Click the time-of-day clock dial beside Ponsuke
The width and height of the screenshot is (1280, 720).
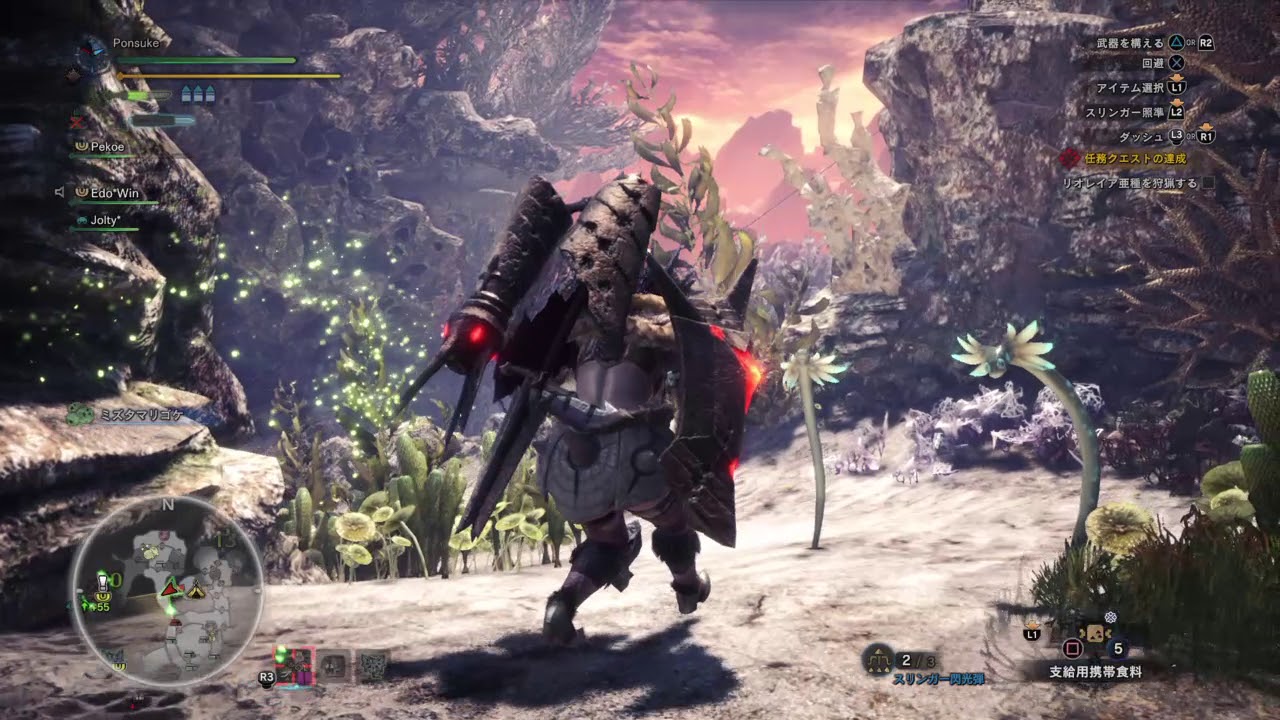93,52
